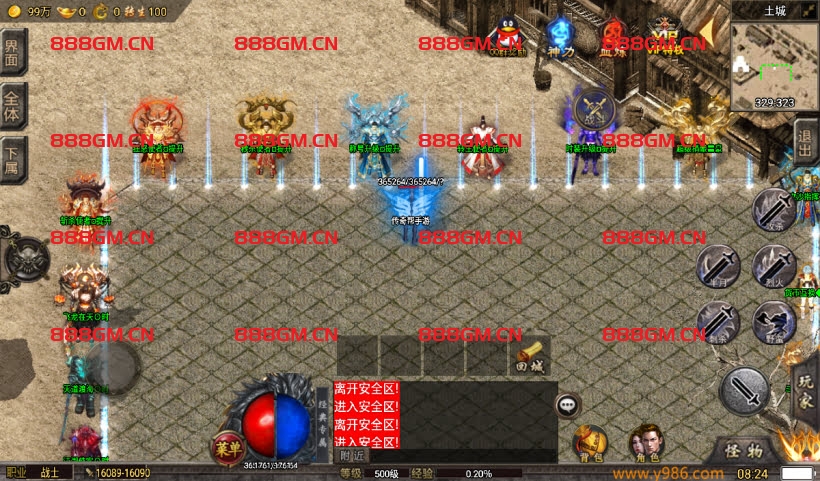Activate the 攻杀 sword skill

coord(773,211)
